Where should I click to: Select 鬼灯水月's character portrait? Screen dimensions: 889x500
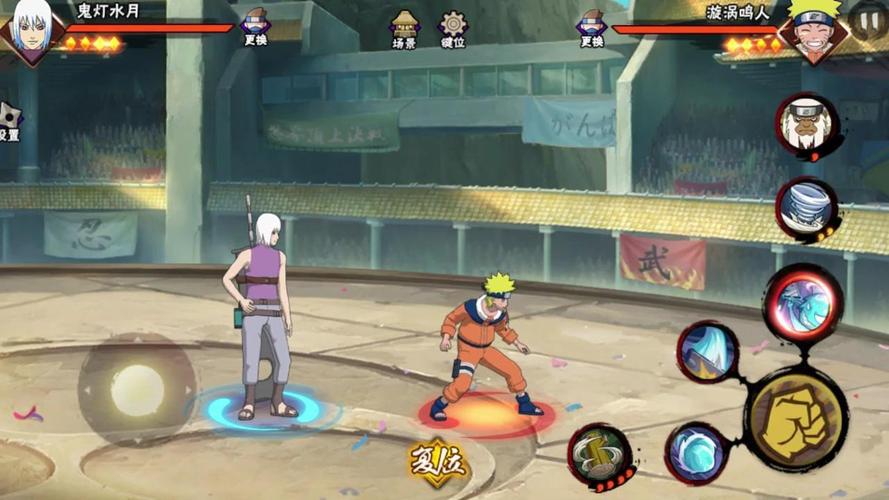[31, 29]
